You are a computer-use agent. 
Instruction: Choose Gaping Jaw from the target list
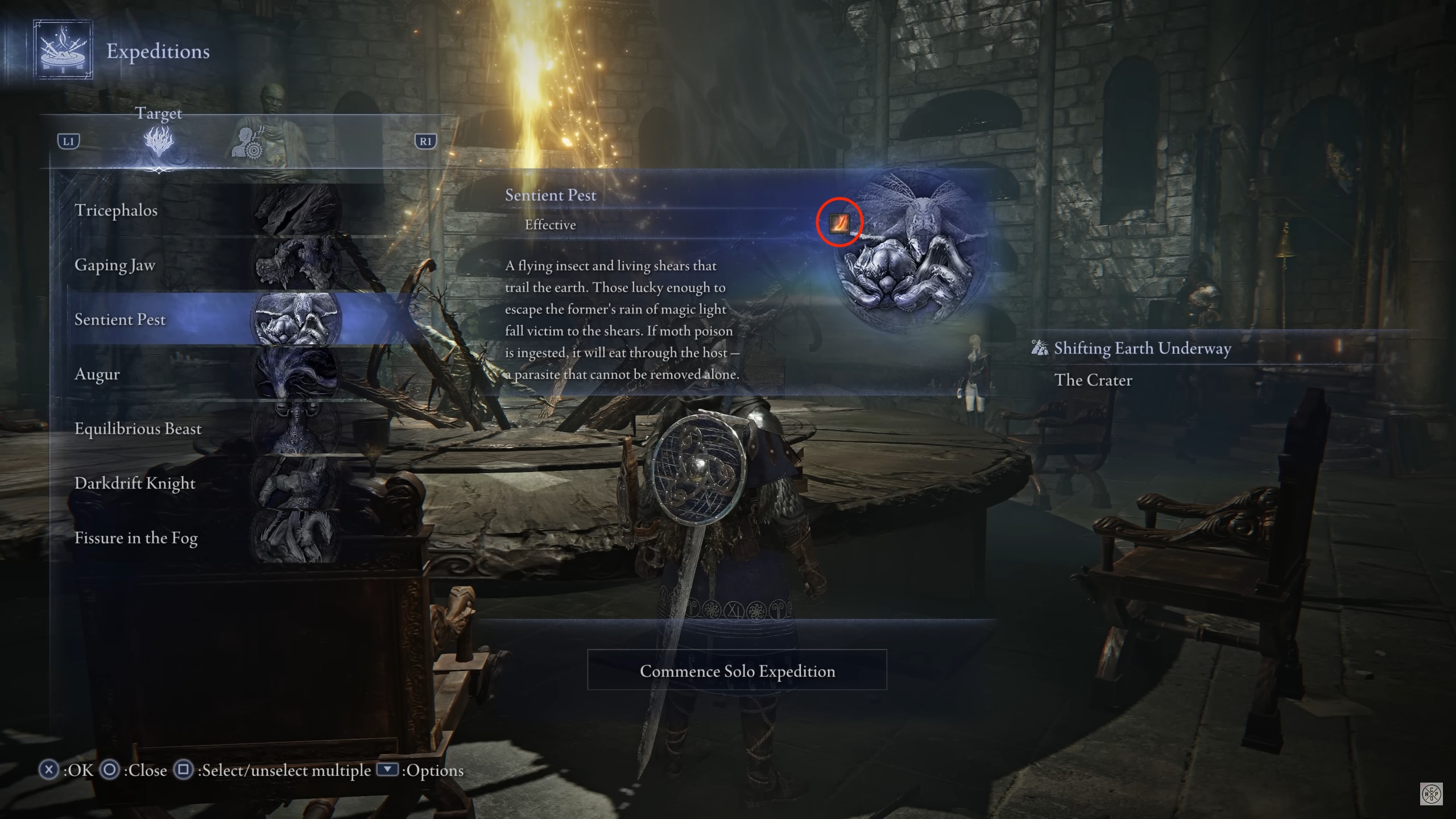point(205,265)
